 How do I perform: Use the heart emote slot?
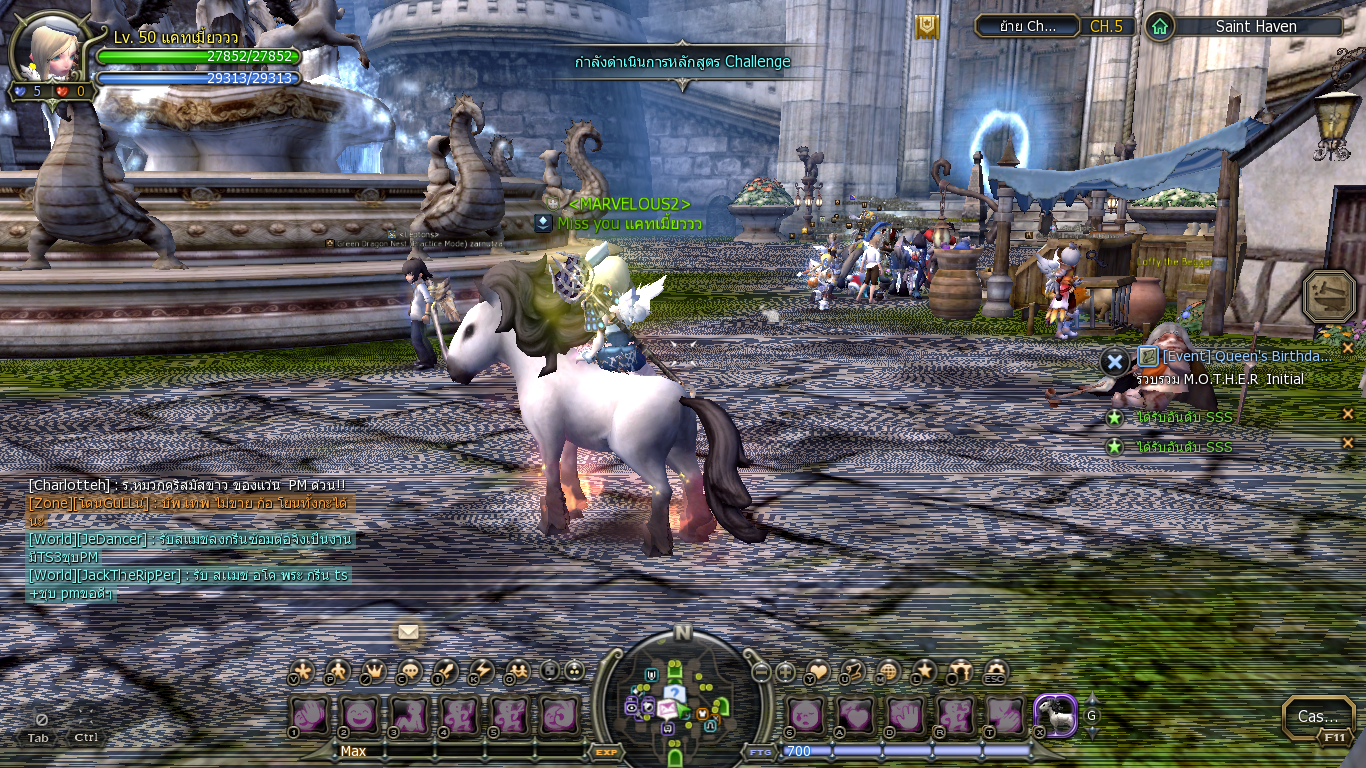(855, 716)
